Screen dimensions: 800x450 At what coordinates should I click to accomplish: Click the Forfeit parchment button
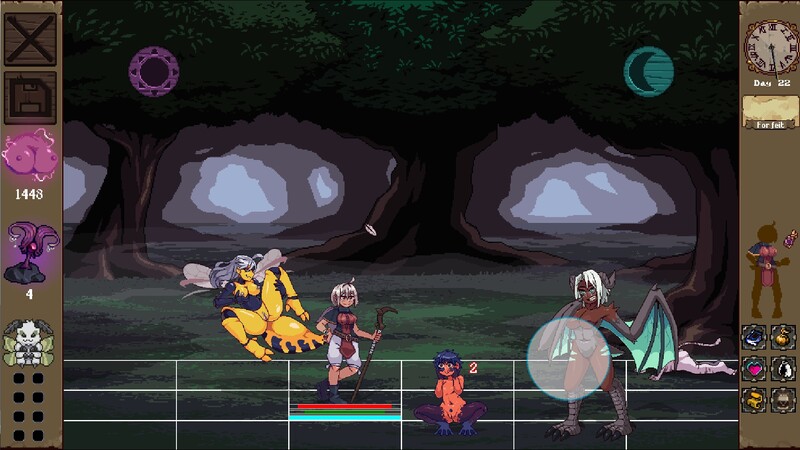pos(769,112)
